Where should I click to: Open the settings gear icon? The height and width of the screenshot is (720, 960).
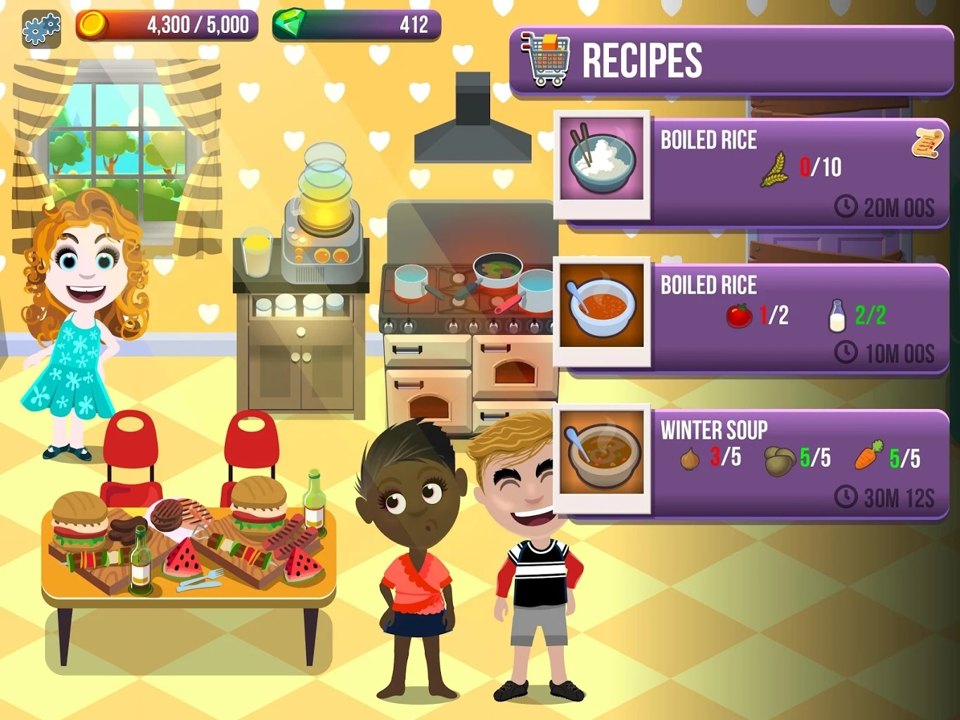41,29
